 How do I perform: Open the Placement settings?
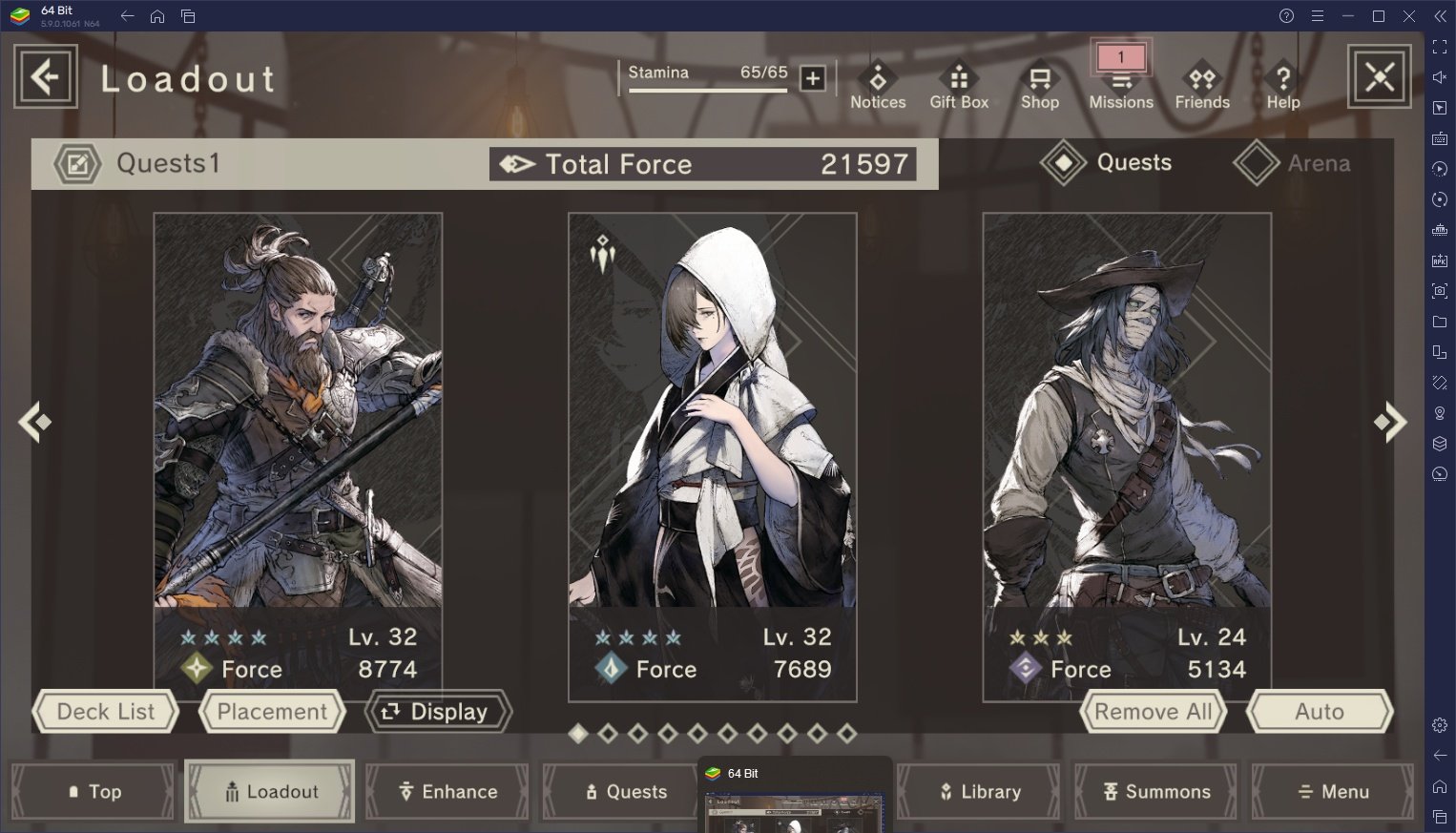tap(272, 712)
